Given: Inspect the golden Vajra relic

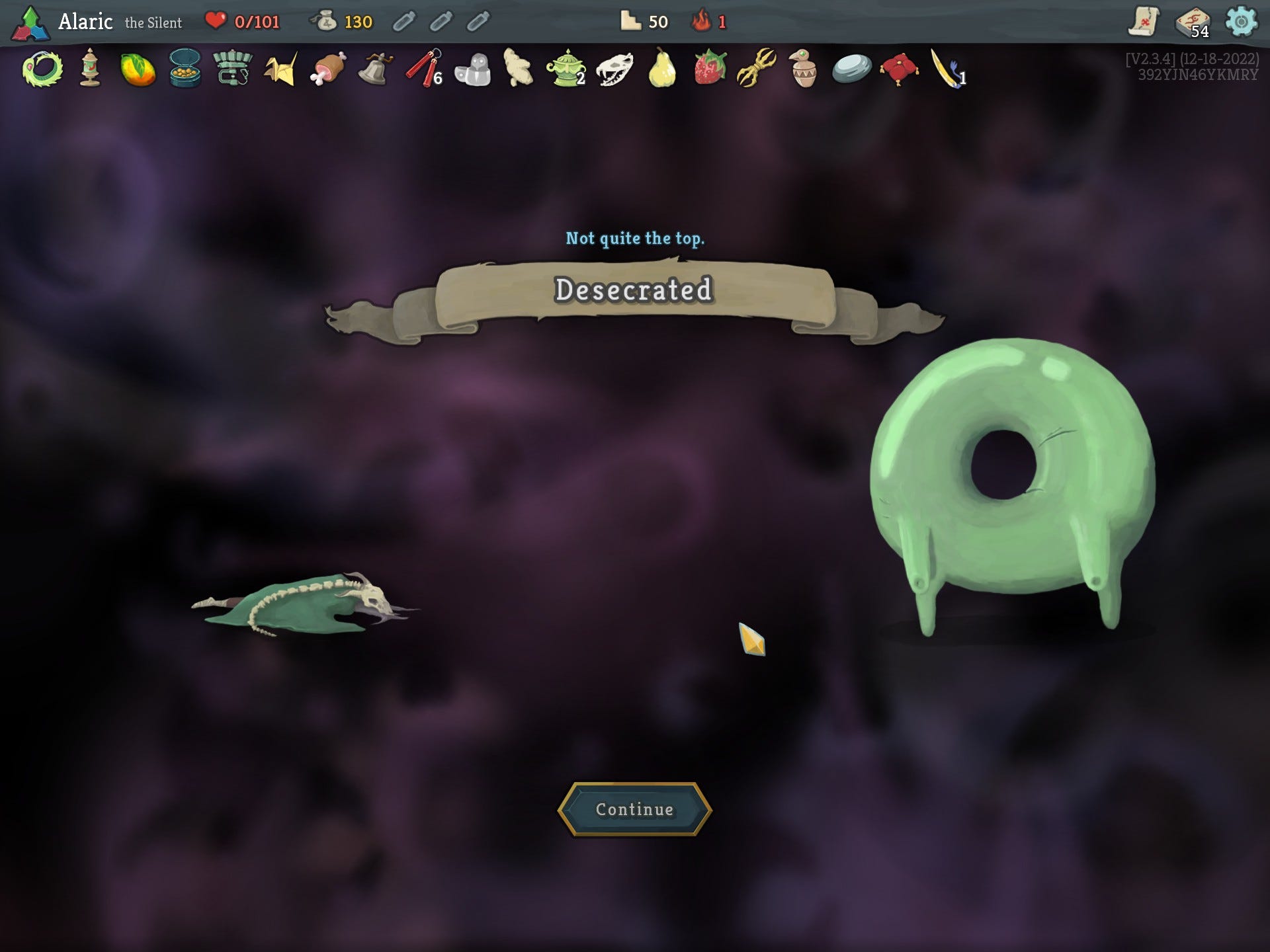Looking at the screenshot, I should coord(757,69).
